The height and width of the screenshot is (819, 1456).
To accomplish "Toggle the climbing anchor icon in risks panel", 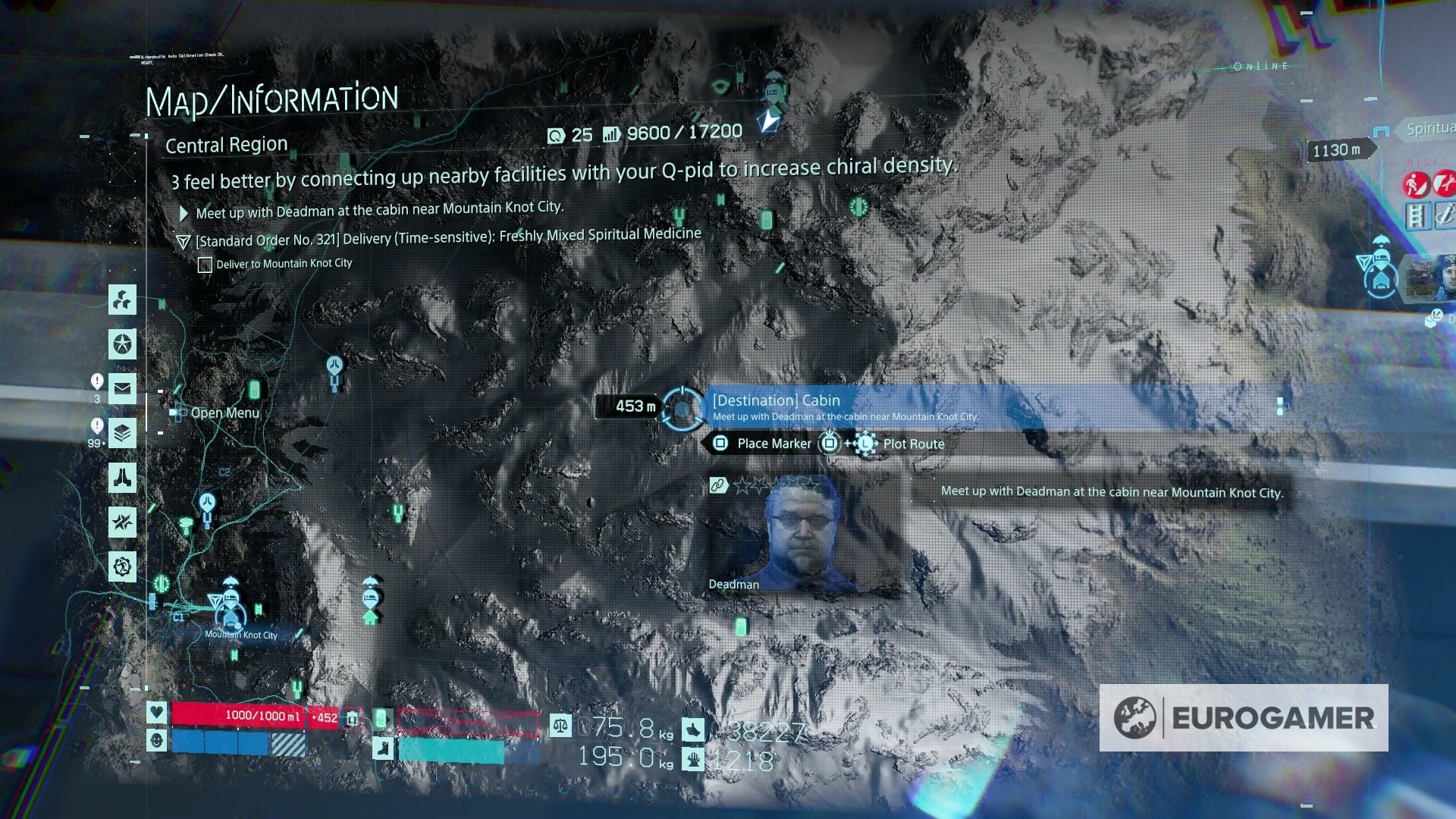I will click(x=1444, y=215).
